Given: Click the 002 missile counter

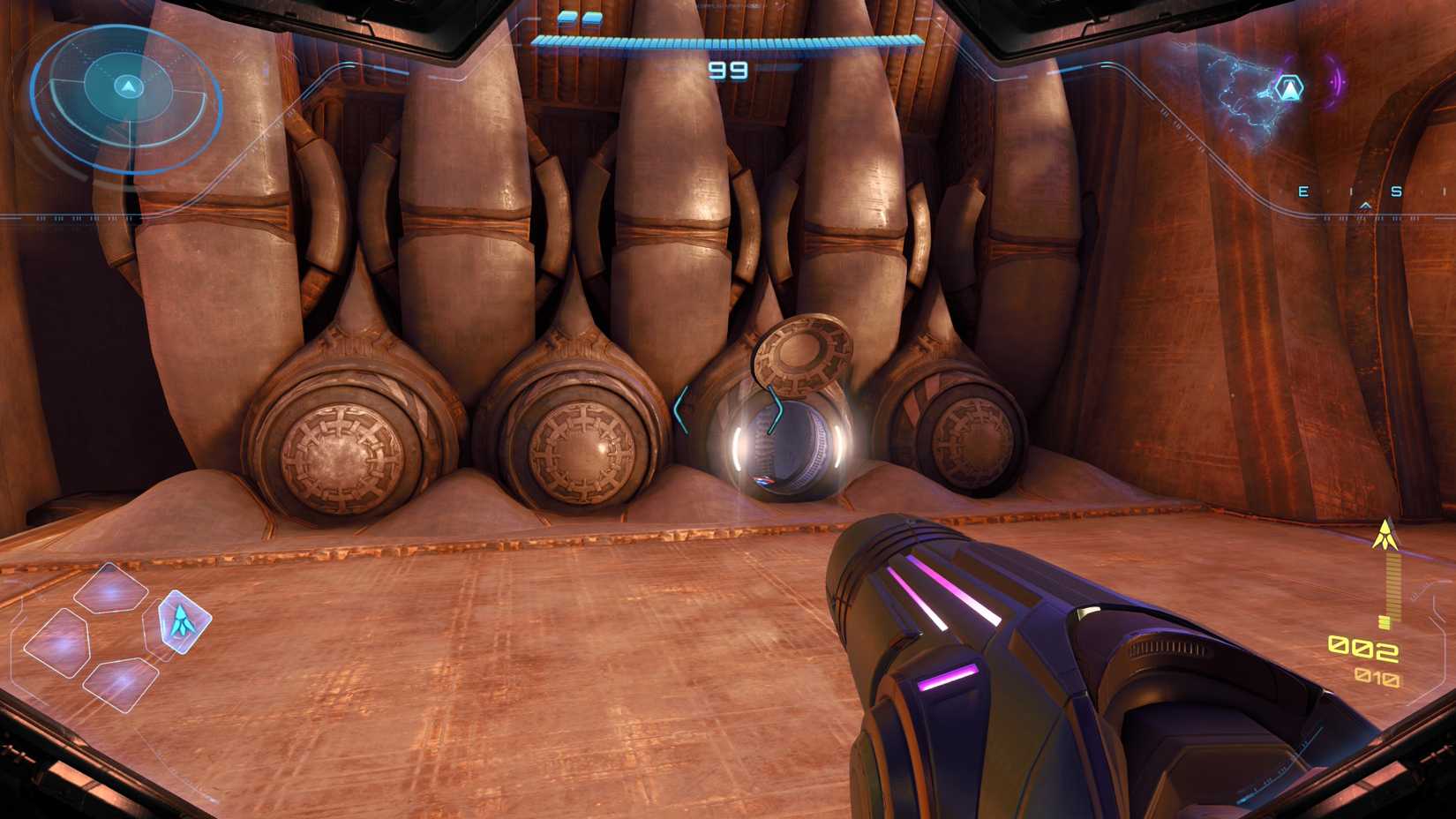Looking at the screenshot, I should click(x=1362, y=648).
